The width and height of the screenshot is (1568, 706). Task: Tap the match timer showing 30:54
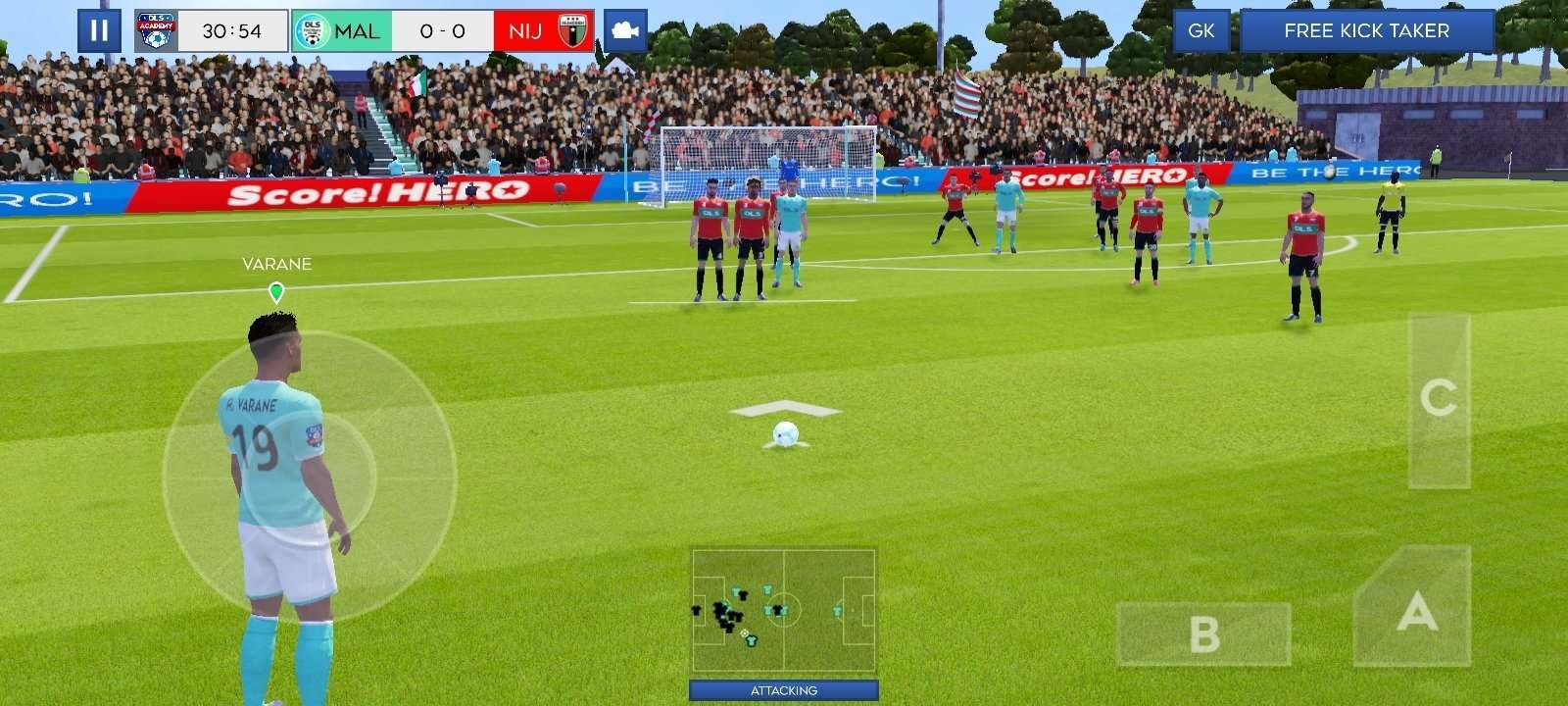coord(234,30)
